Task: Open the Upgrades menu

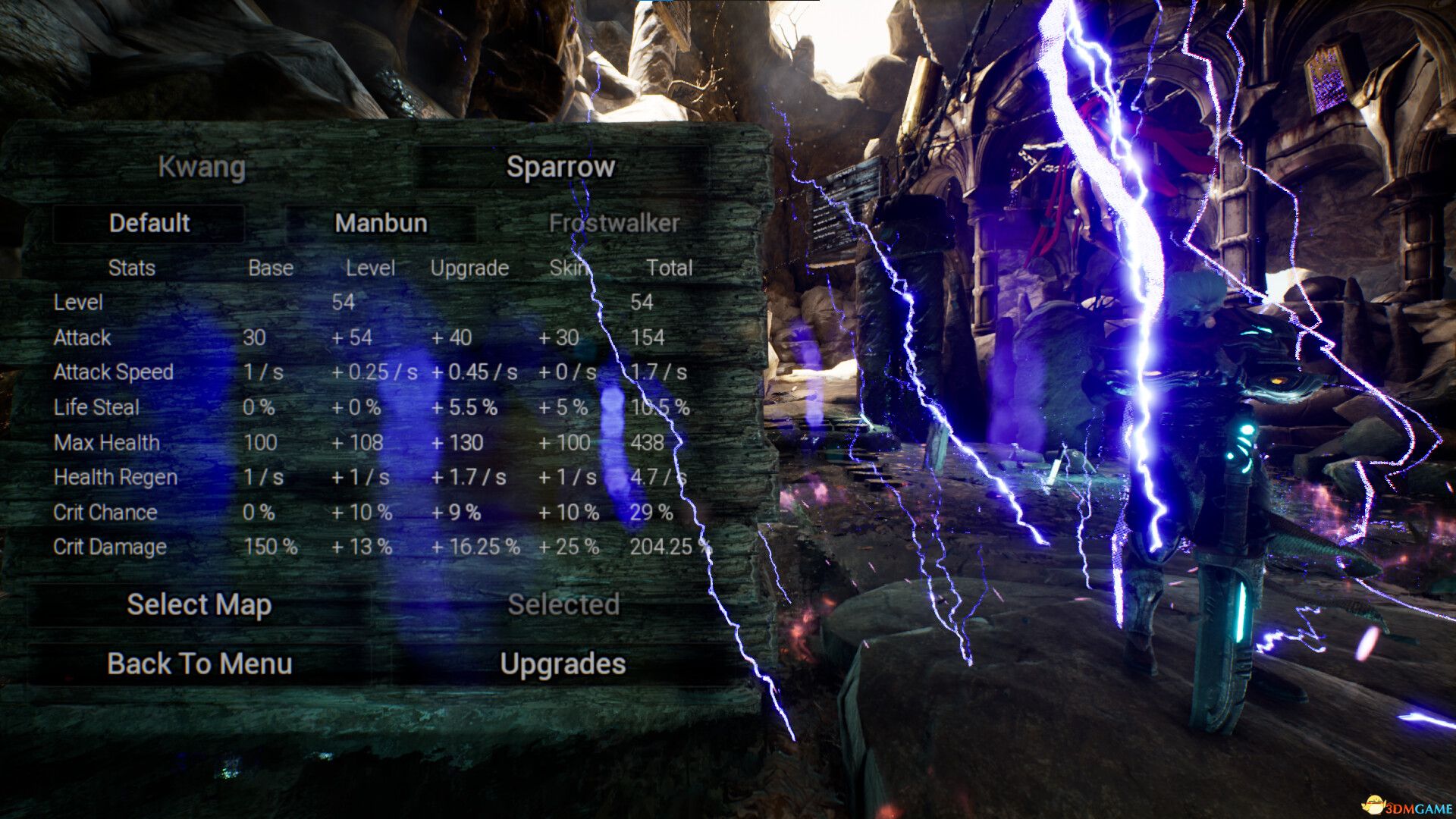Action: [563, 664]
